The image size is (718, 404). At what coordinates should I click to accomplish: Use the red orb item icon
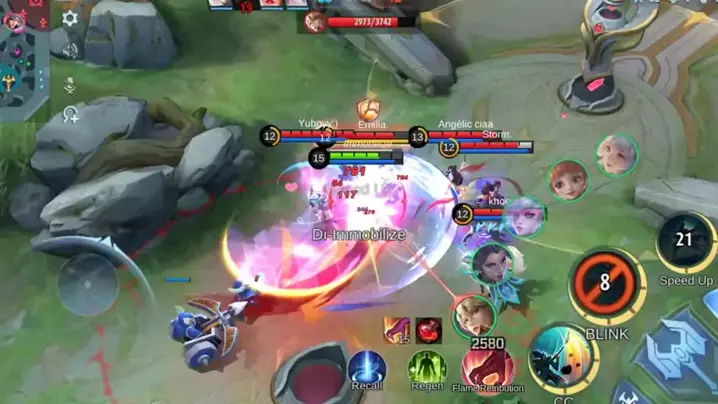pos(429,330)
